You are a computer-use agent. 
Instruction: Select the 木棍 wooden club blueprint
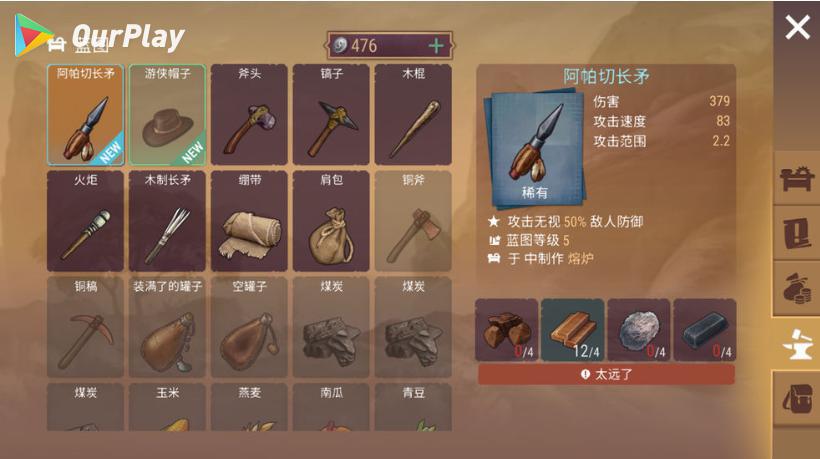(x=413, y=115)
